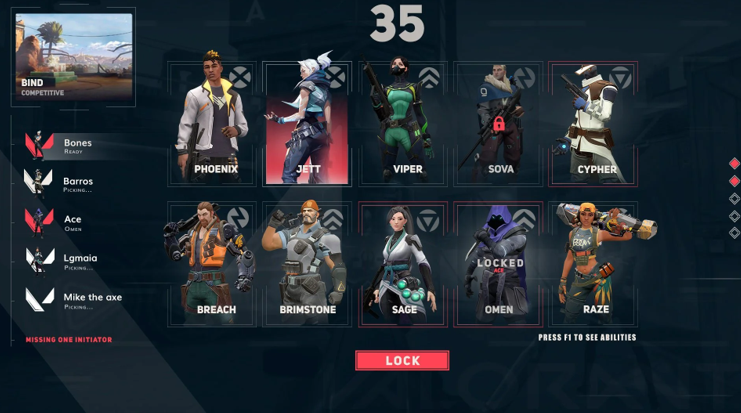Select player Bones in the team list
Viewport: 741px width, 413px height.
click(x=70, y=146)
